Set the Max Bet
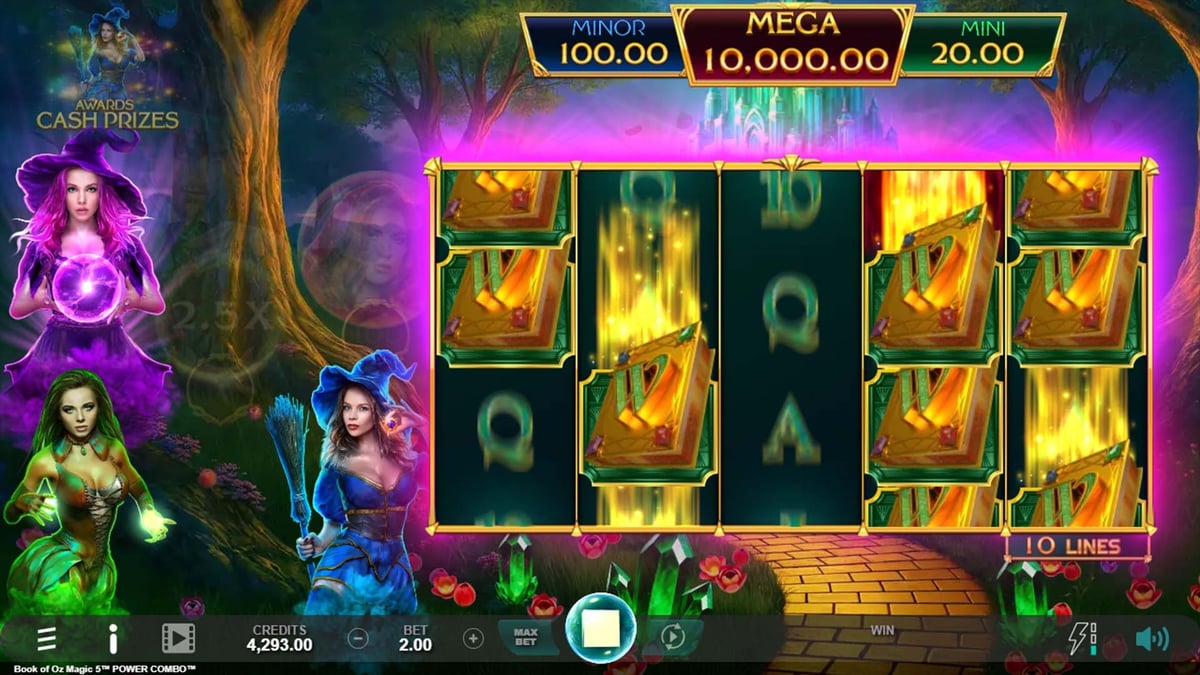The width and height of the screenshot is (1200, 675). (x=526, y=637)
